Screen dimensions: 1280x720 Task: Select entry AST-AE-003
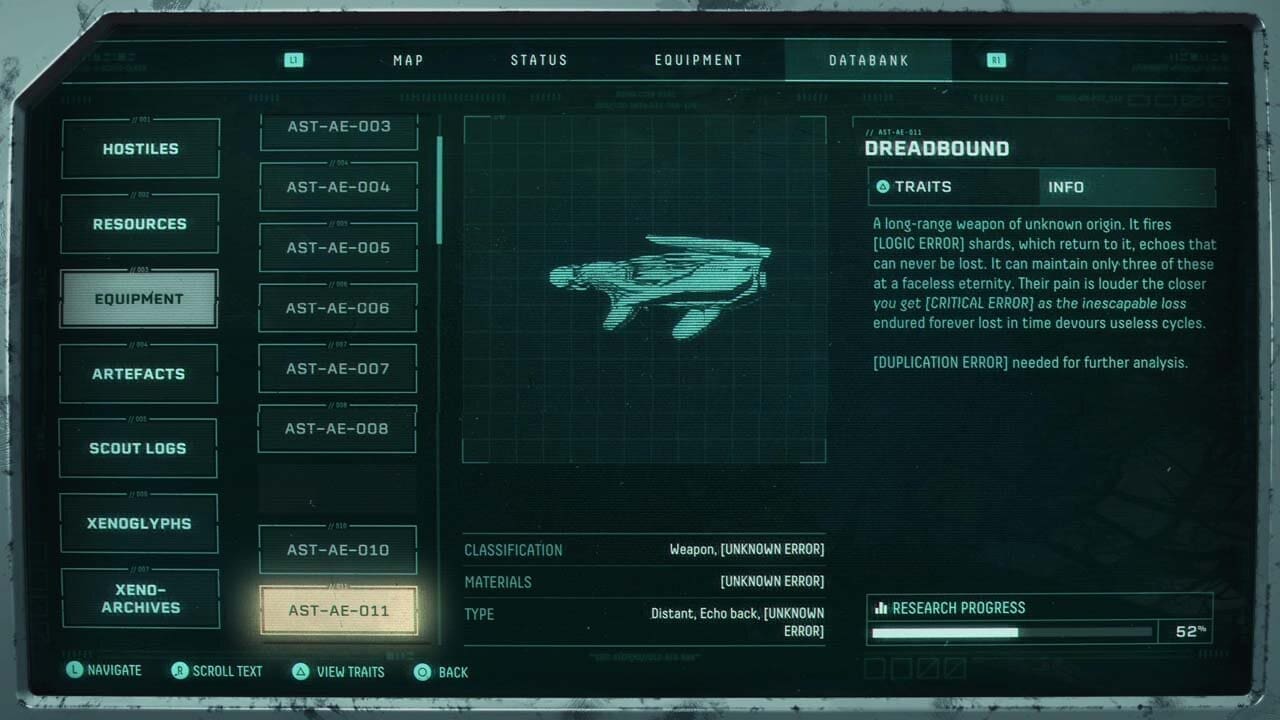click(339, 128)
